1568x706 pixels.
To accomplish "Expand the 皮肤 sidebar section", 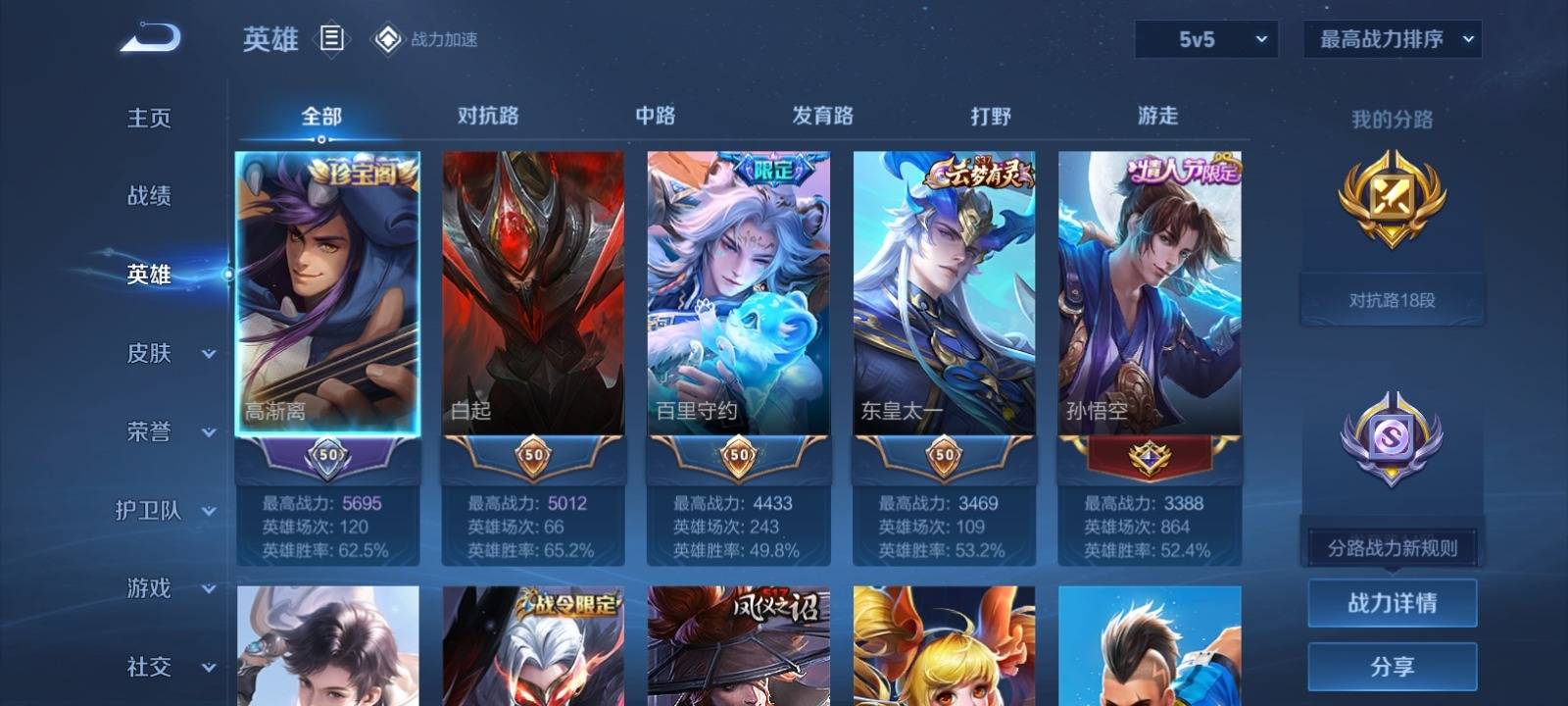I will pyautogui.click(x=167, y=353).
